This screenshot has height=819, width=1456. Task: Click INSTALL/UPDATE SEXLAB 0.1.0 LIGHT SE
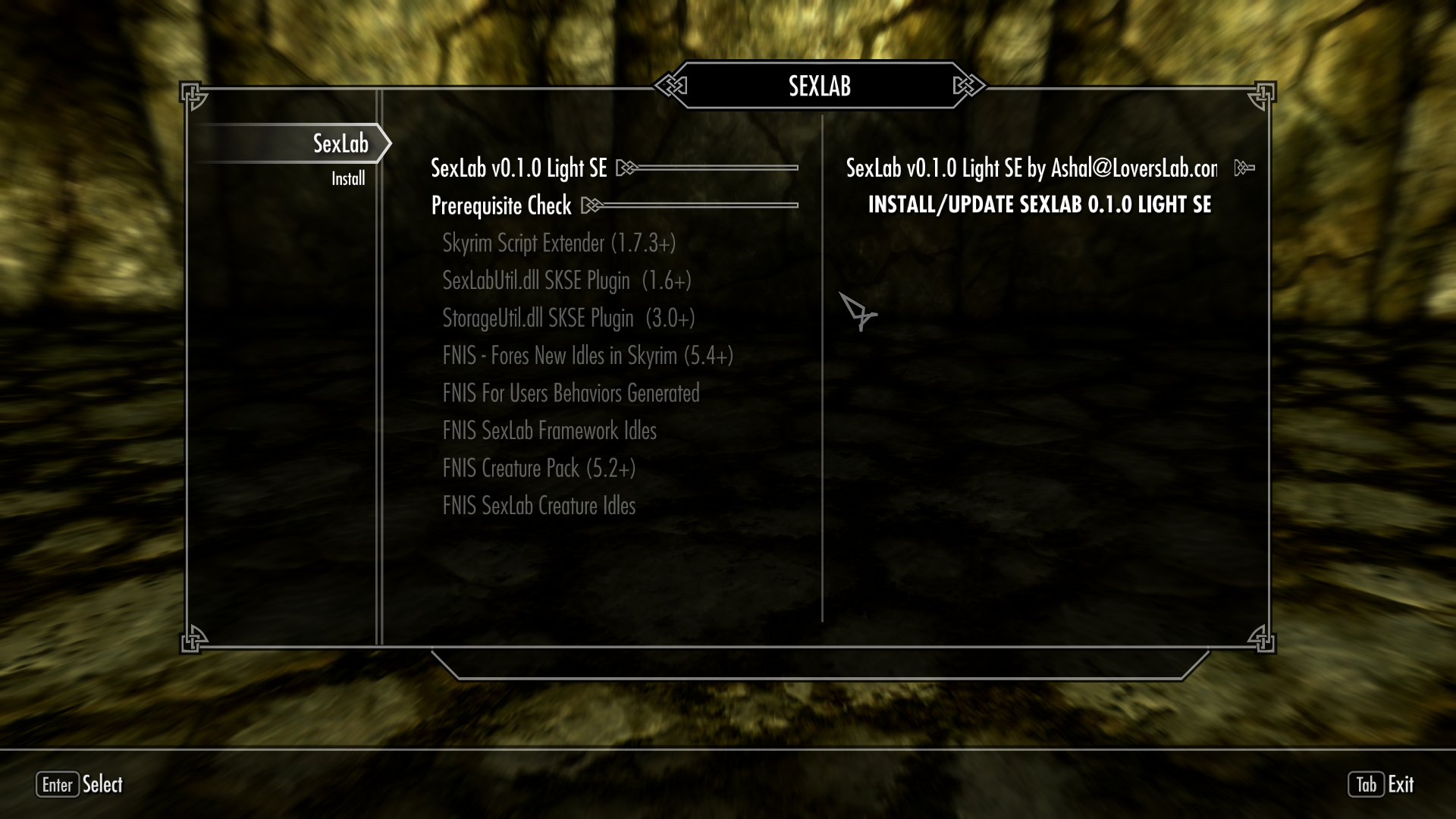pyautogui.click(x=1039, y=205)
